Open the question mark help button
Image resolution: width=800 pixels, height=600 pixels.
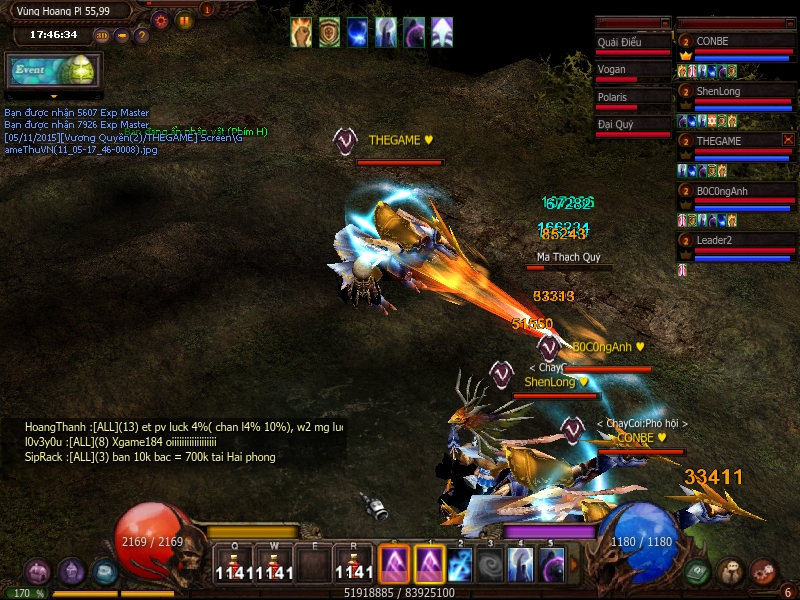tap(142, 36)
